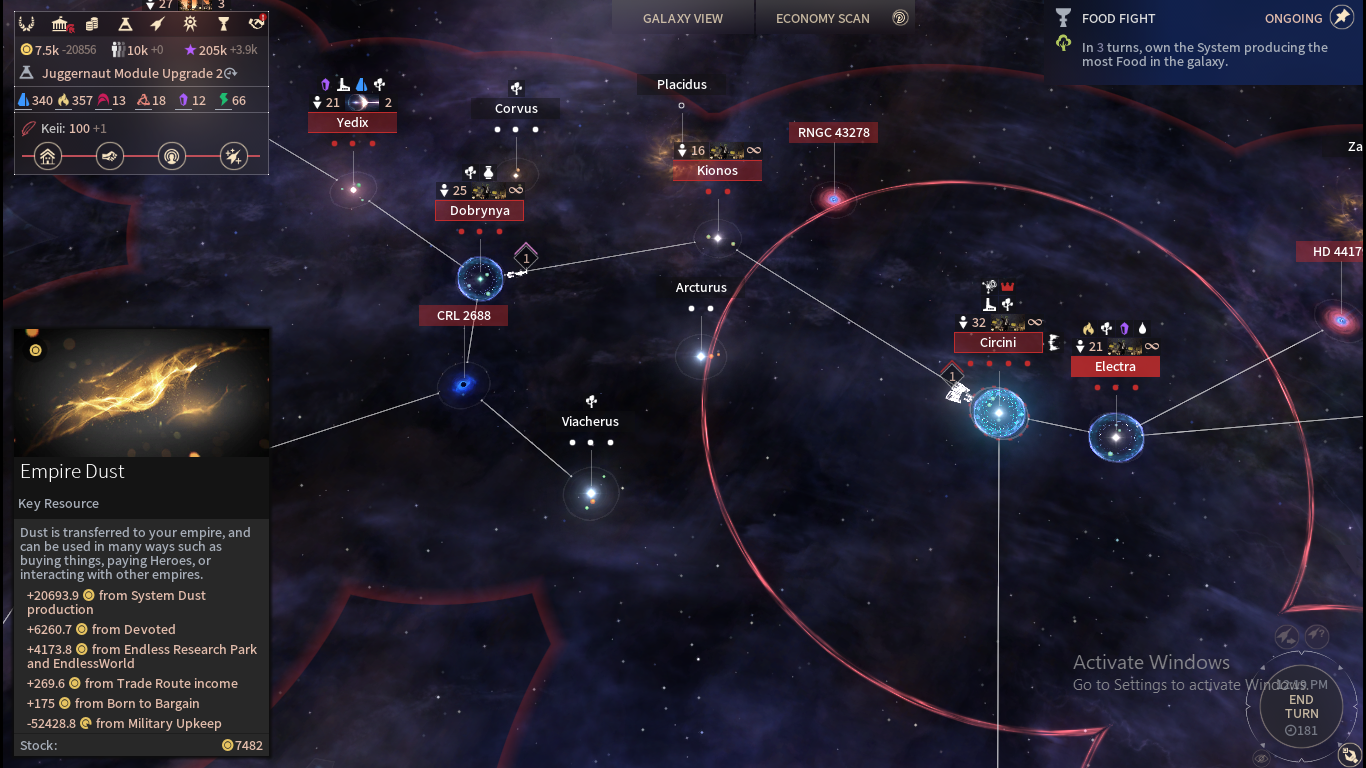Open the hero star-badge screen

[x=190, y=24]
